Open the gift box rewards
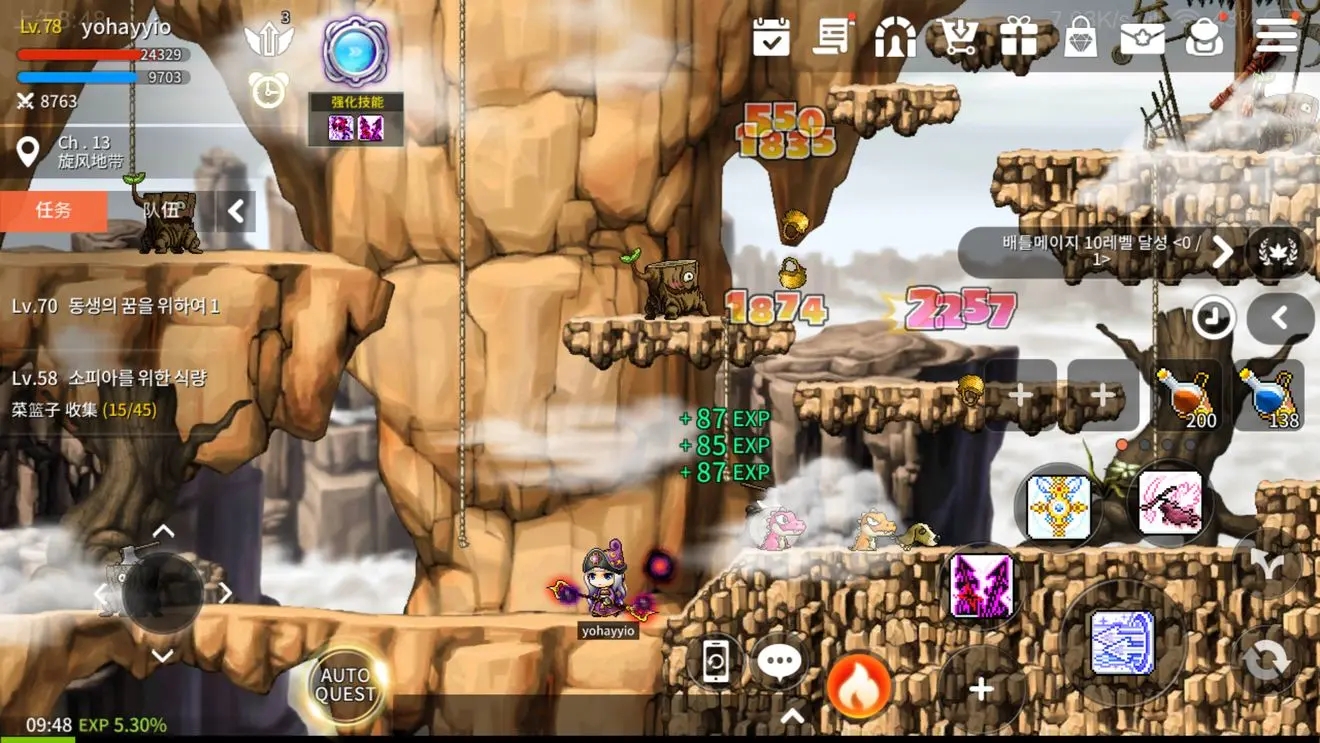The height and width of the screenshot is (743, 1320). point(1019,37)
